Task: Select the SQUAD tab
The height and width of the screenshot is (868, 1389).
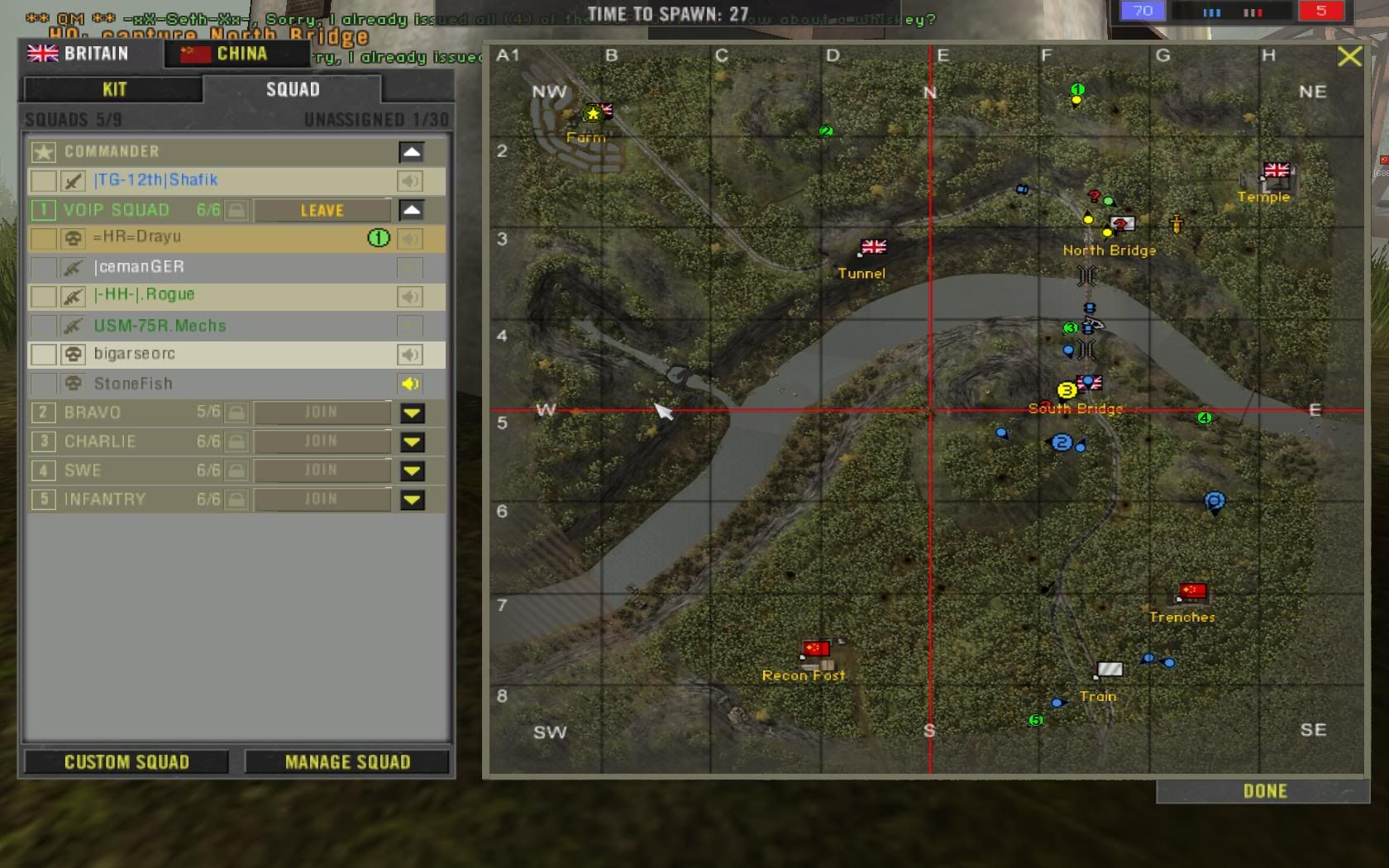Action: click(x=292, y=89)
